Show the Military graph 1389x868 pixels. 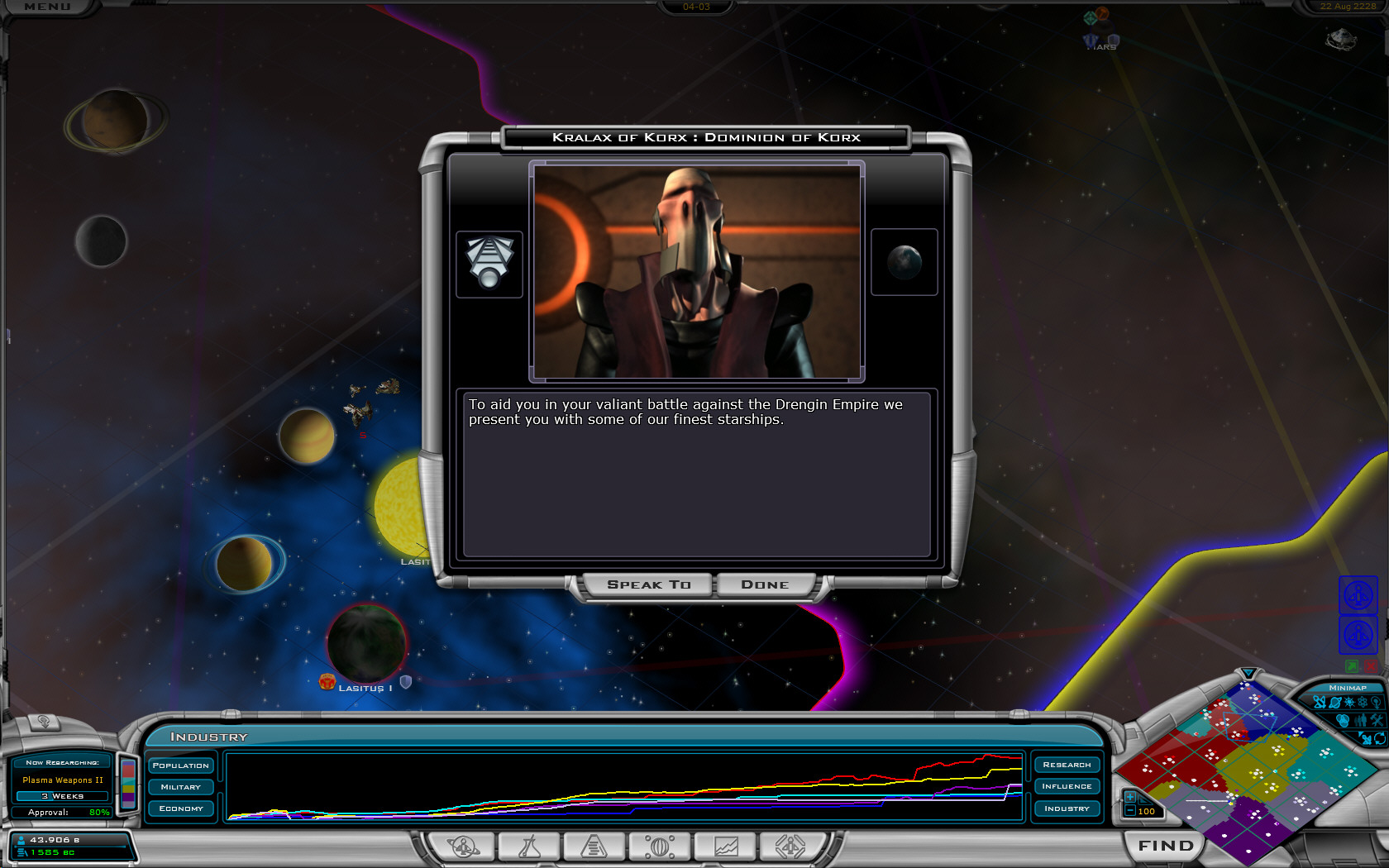point(181,787)
